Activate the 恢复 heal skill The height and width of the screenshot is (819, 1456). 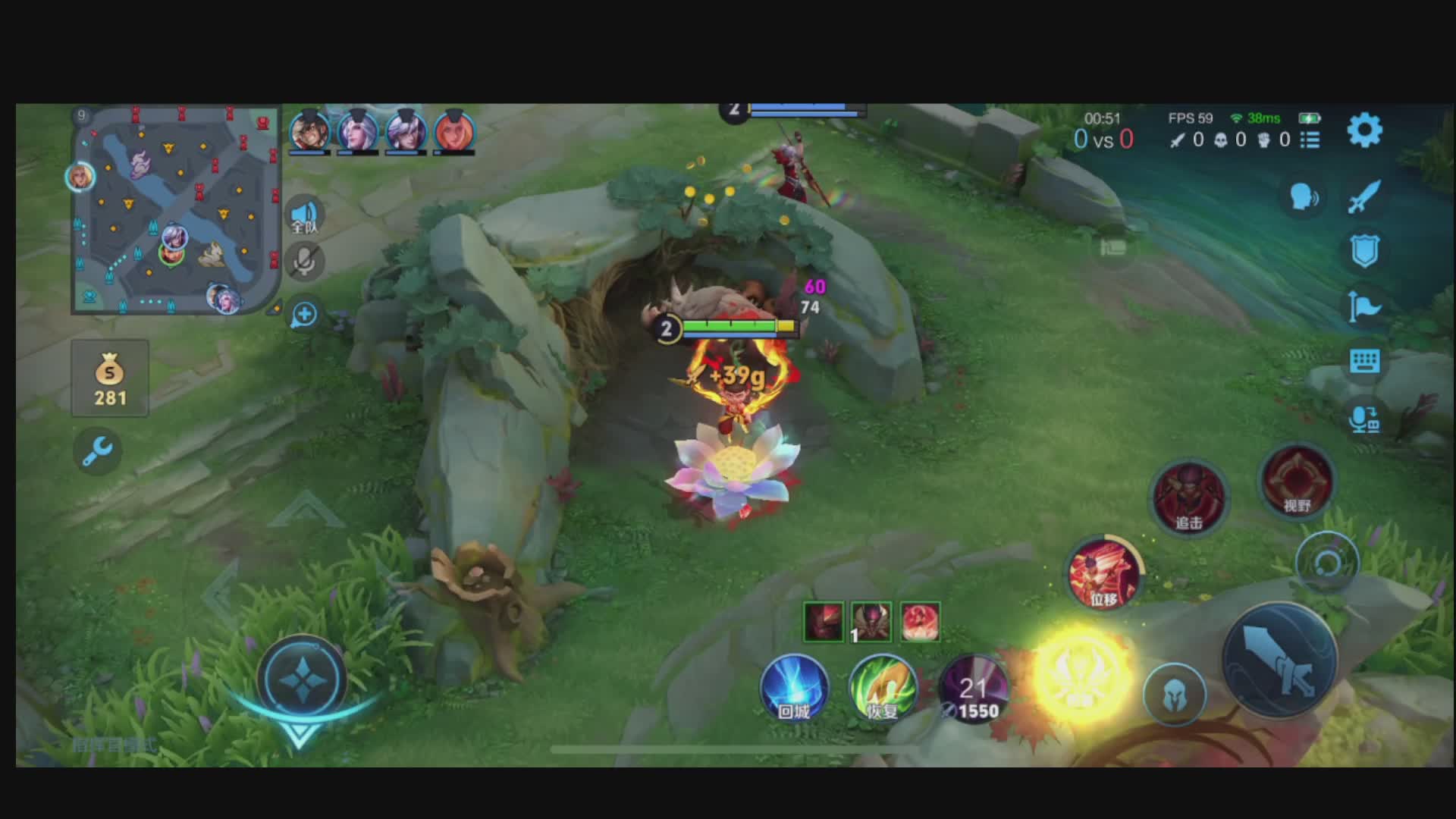[x=882, y=688]
